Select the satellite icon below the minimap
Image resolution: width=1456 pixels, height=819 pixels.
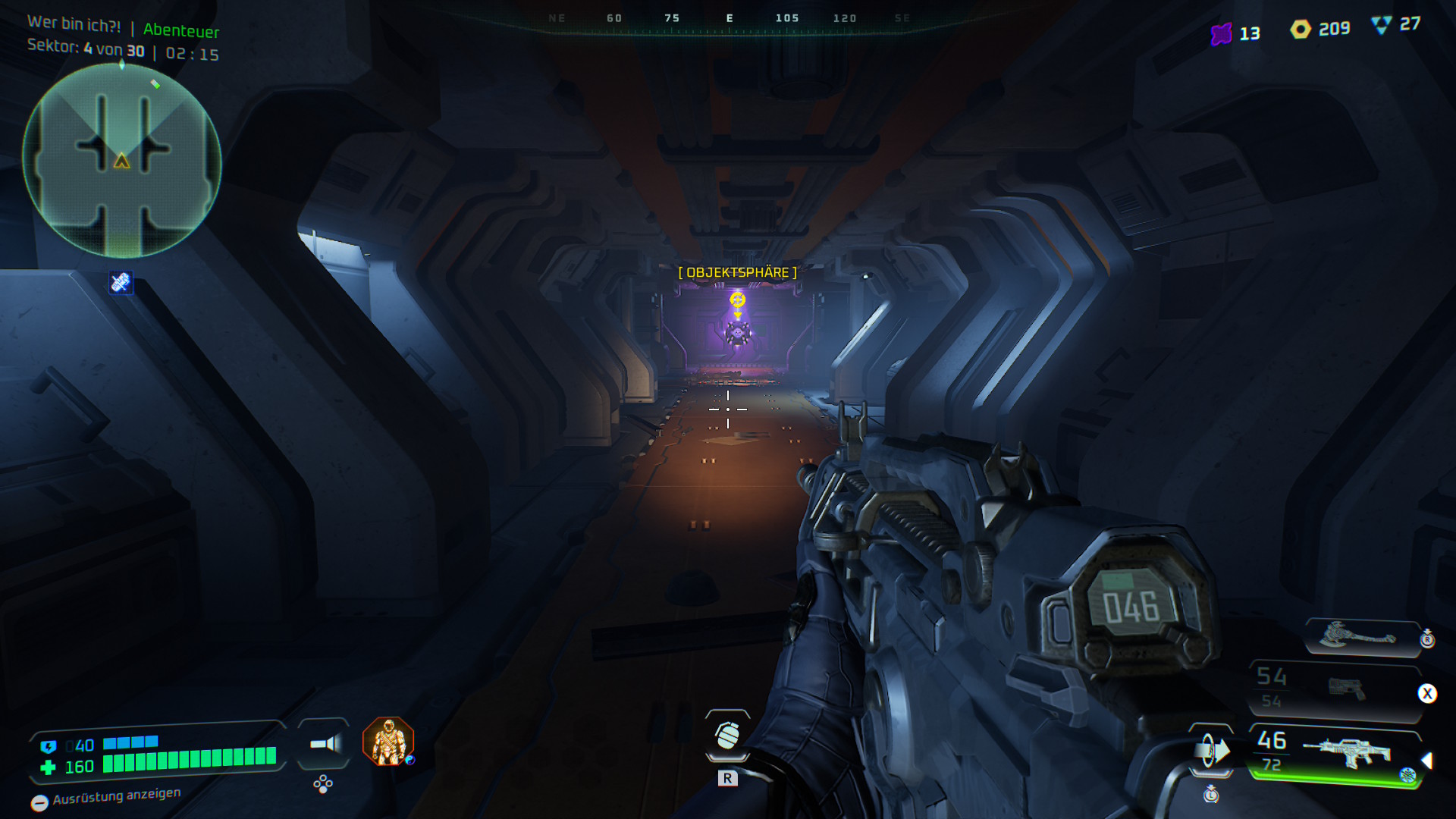click(121, 283)
